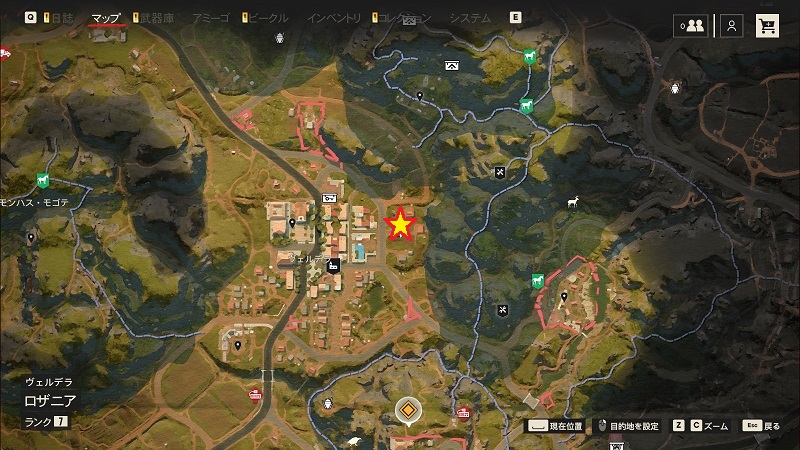Select the yellow star map marker
This screenshot has height=450, width=800.
coord(401,226)
